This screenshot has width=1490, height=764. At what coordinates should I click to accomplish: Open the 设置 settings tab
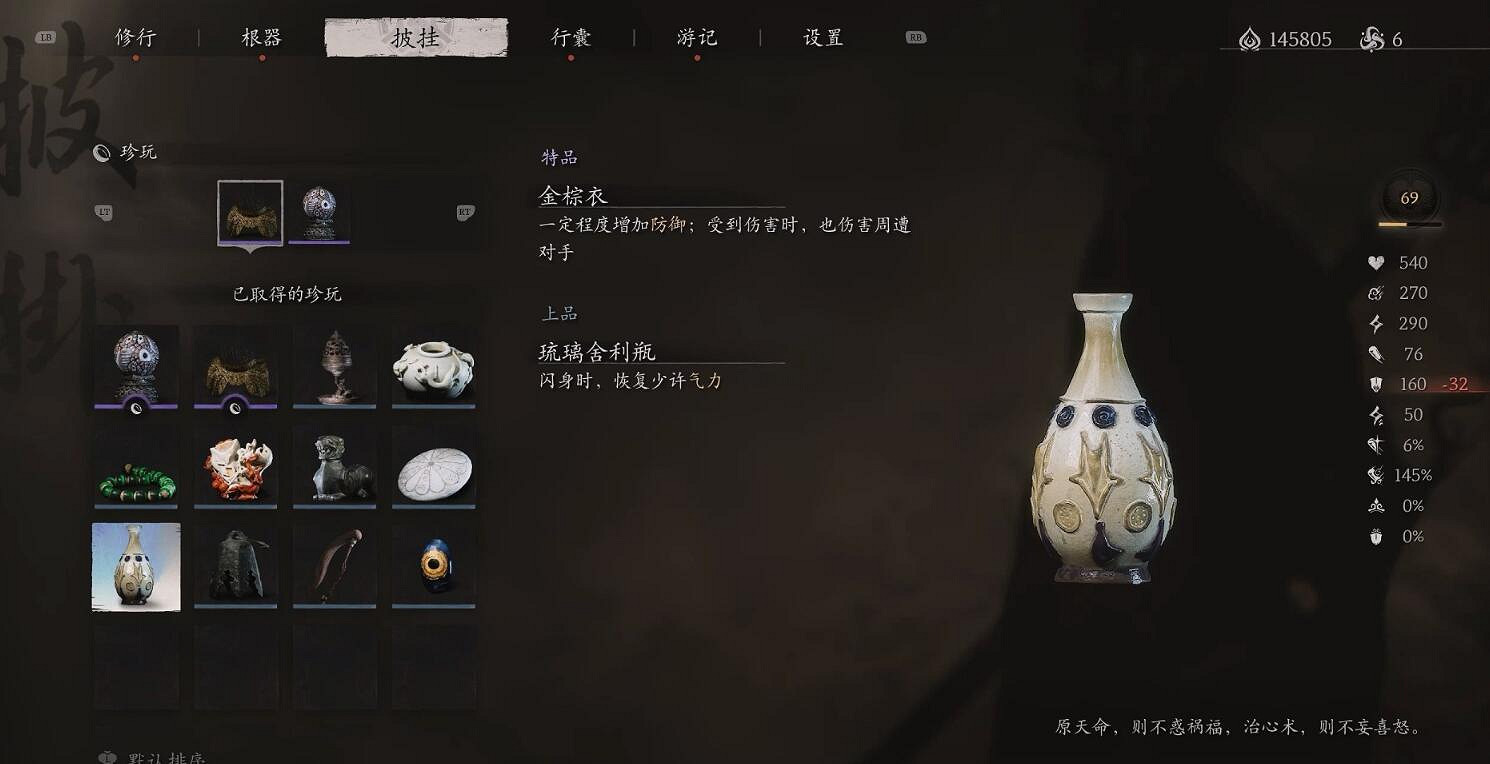point(821,37)
